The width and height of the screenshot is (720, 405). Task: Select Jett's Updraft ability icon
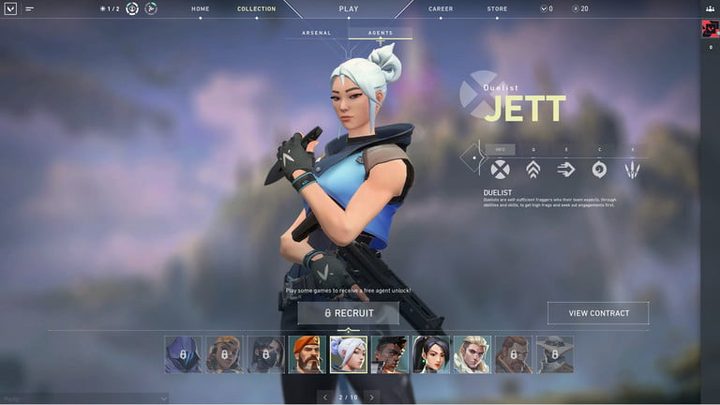pos(533,169)
